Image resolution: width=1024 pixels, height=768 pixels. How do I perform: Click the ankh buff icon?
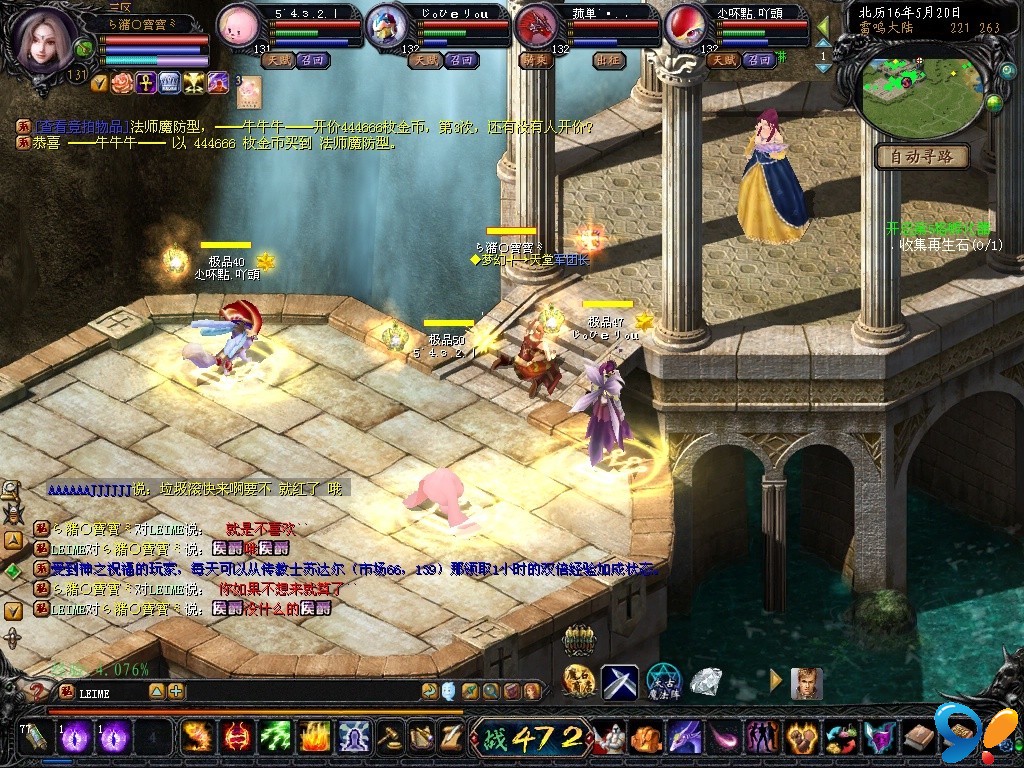click(x=145, y=82)
